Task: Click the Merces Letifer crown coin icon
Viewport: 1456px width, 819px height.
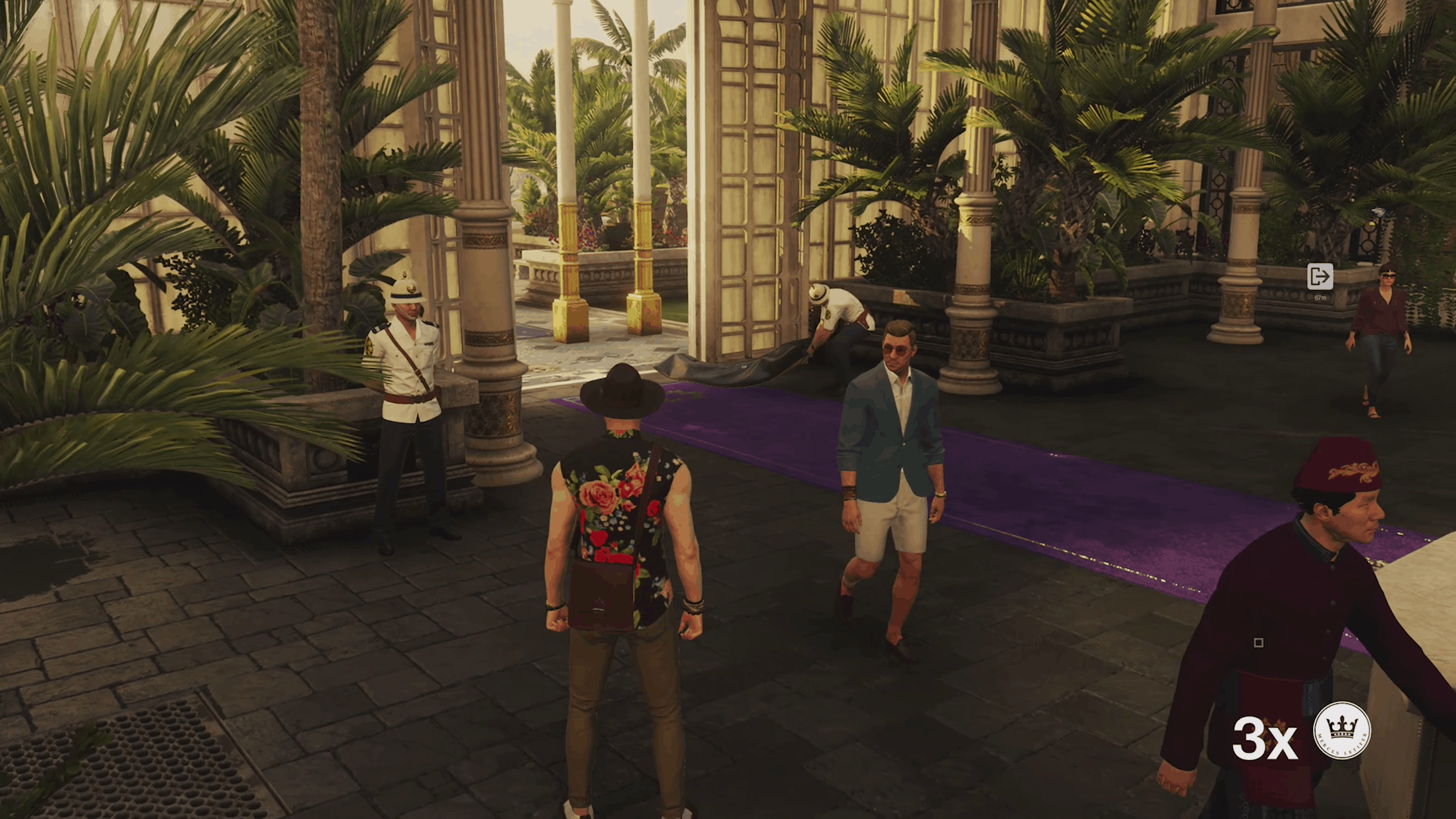Action: point(1341,730)
